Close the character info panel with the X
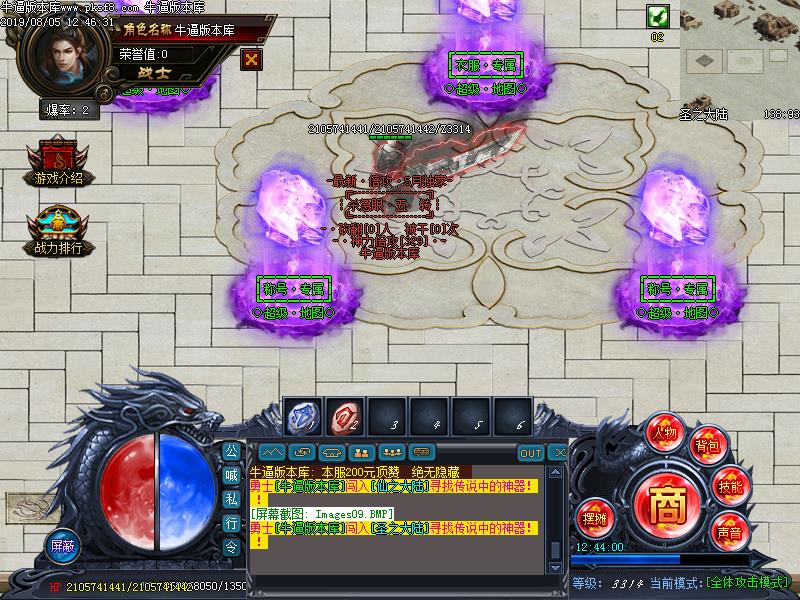 (x=251, y=59)
